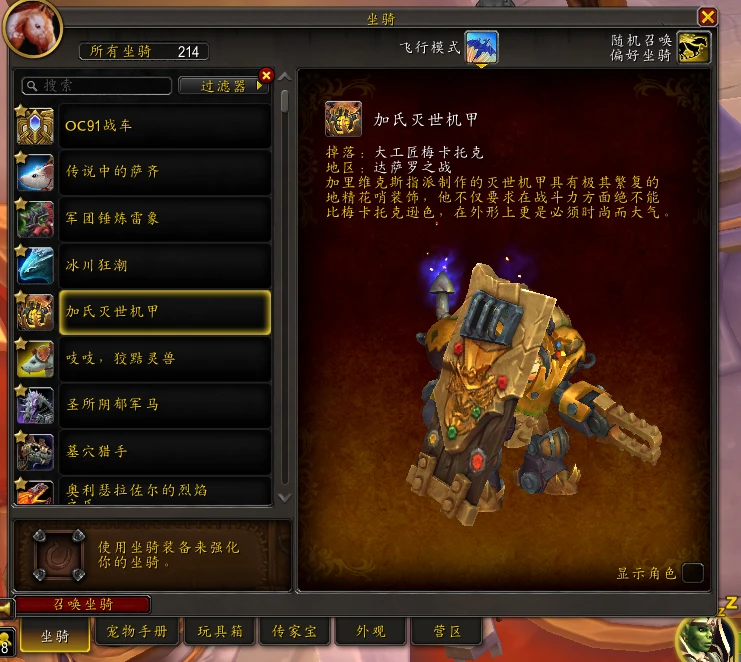
Task: Open the 玩具箱 tab
Action: [x=220, y=632]
